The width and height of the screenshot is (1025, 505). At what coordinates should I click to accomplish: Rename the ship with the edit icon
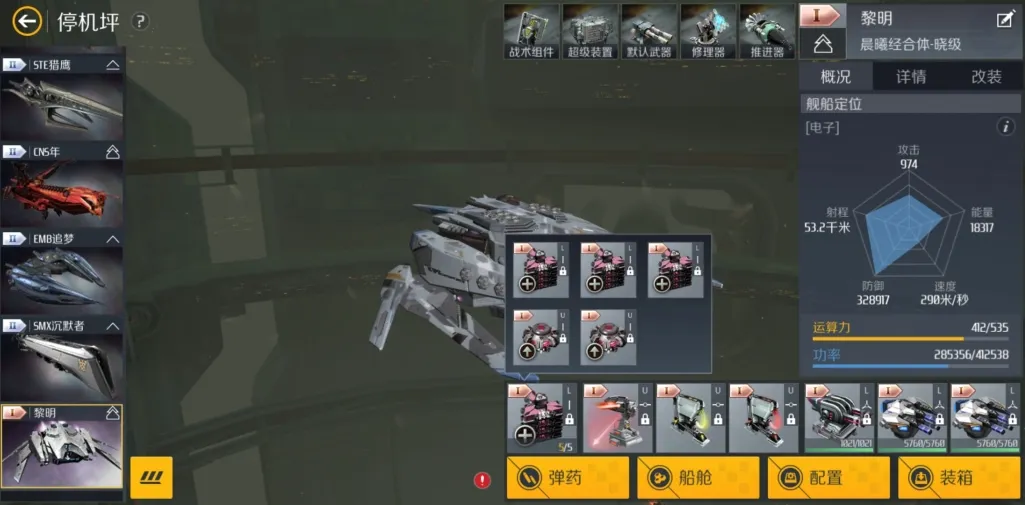click(x=1005, y=19)
